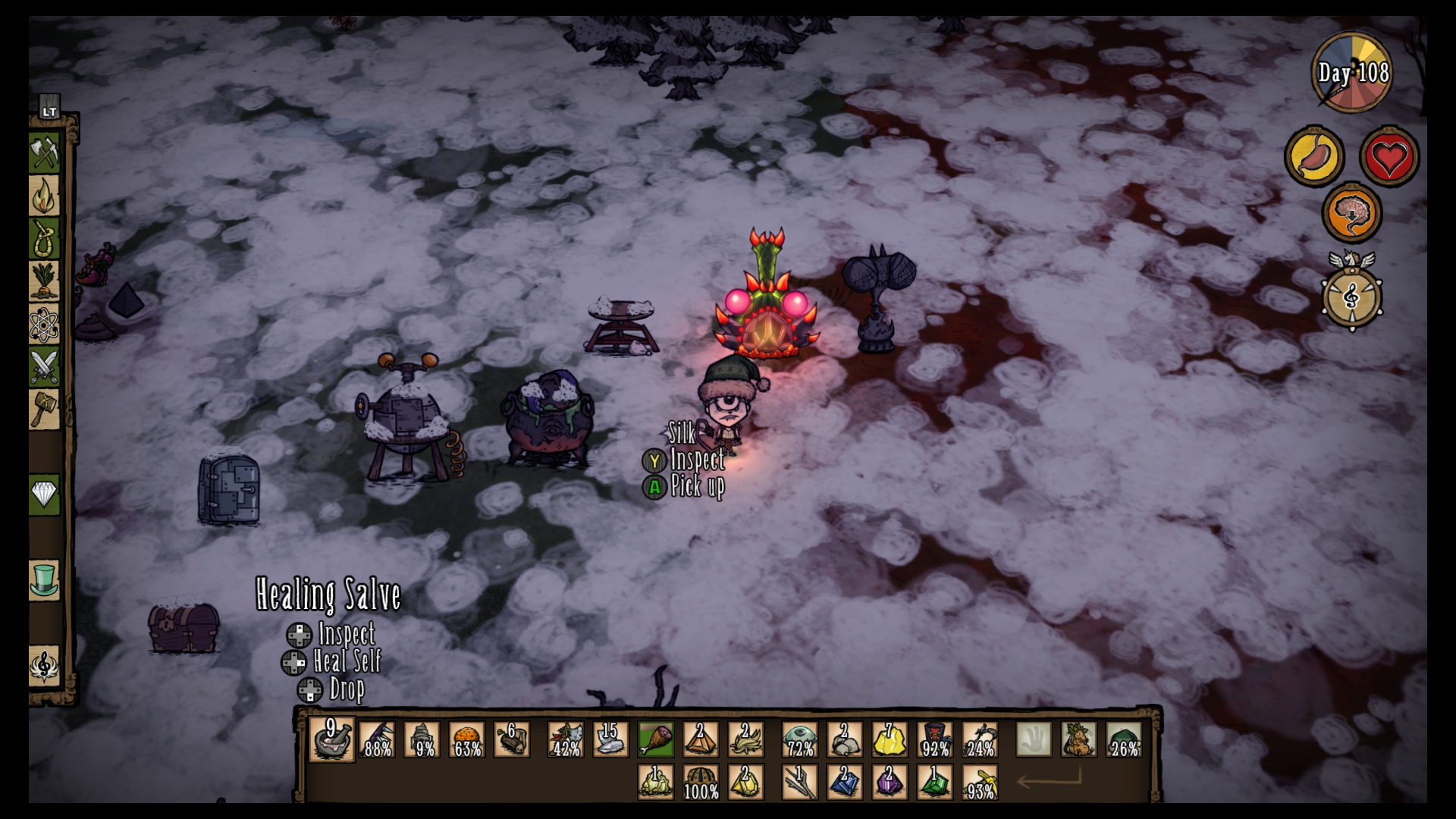Switch to the Refine diamond crafting tab
Screen dimensions: 1456x819
coord(44,495)
